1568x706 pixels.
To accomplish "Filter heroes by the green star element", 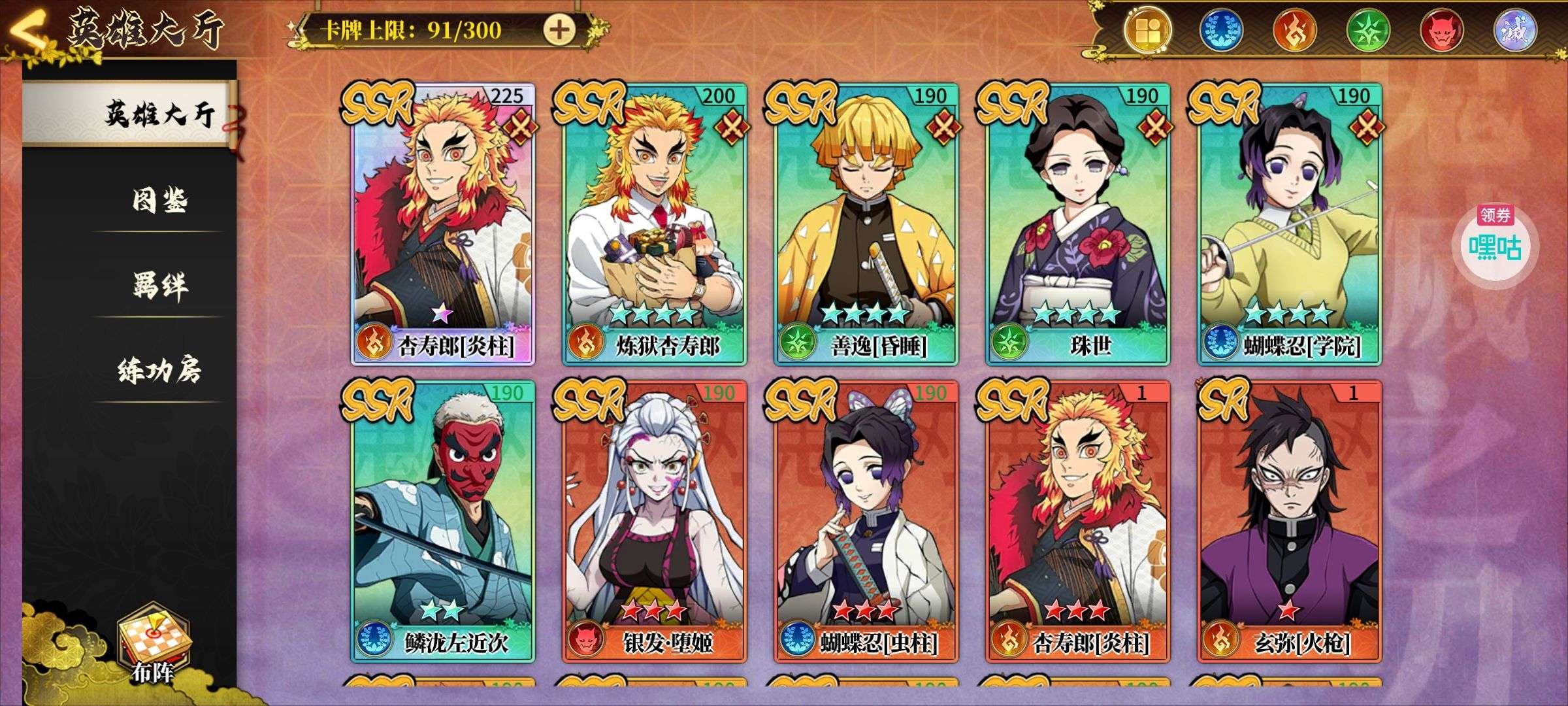I will click(1367, 31).
